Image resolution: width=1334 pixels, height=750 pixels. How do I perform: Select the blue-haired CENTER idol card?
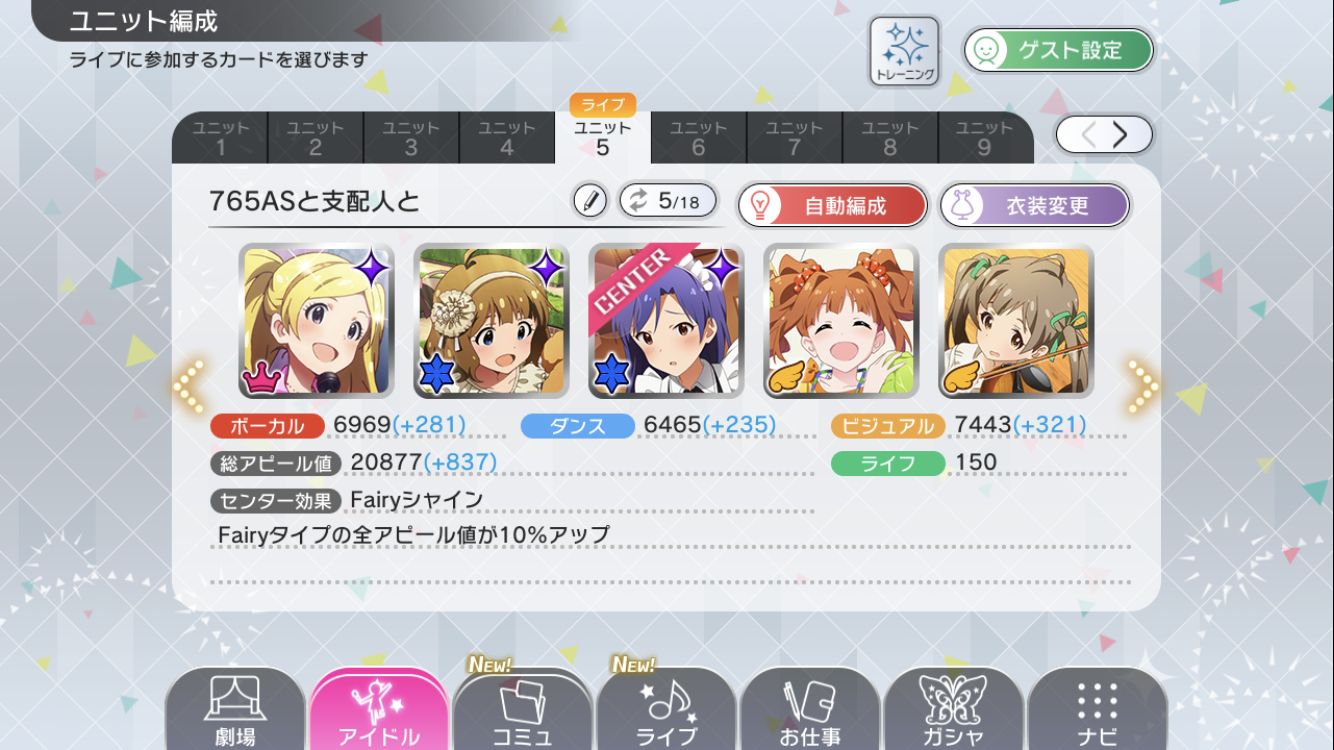tap(666, 321)
